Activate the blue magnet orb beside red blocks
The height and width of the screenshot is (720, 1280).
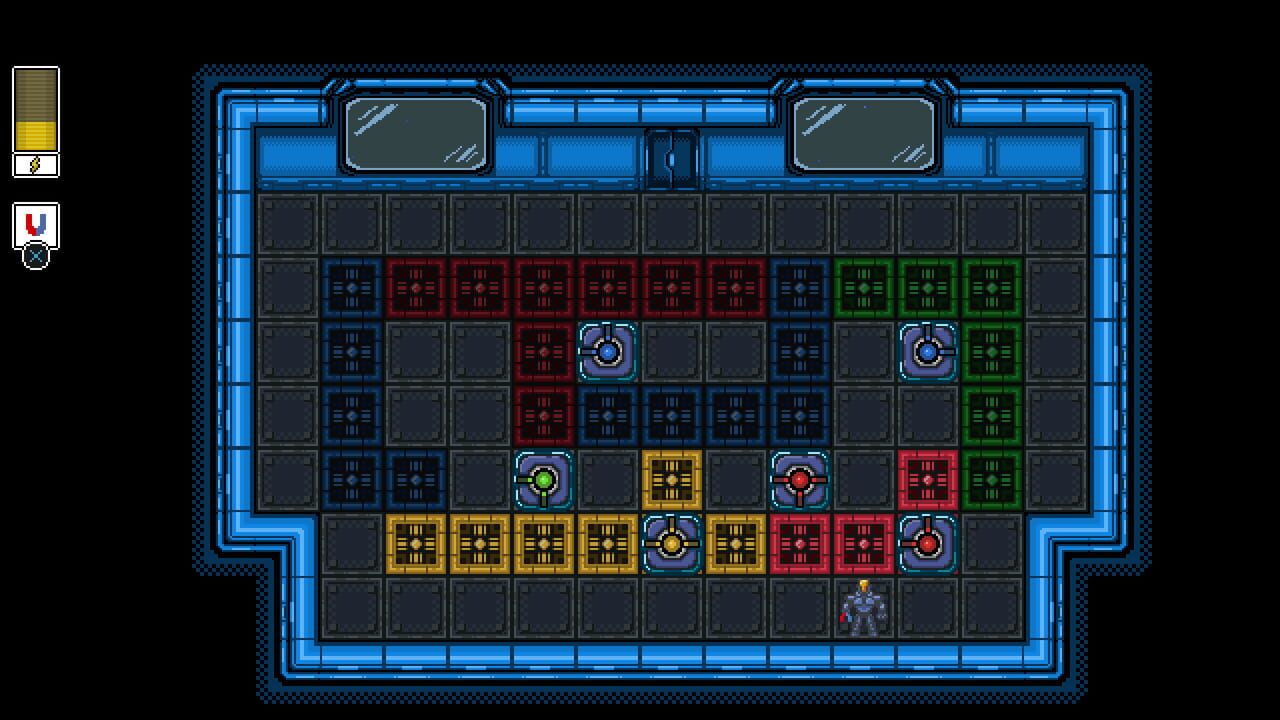(608, 352)
